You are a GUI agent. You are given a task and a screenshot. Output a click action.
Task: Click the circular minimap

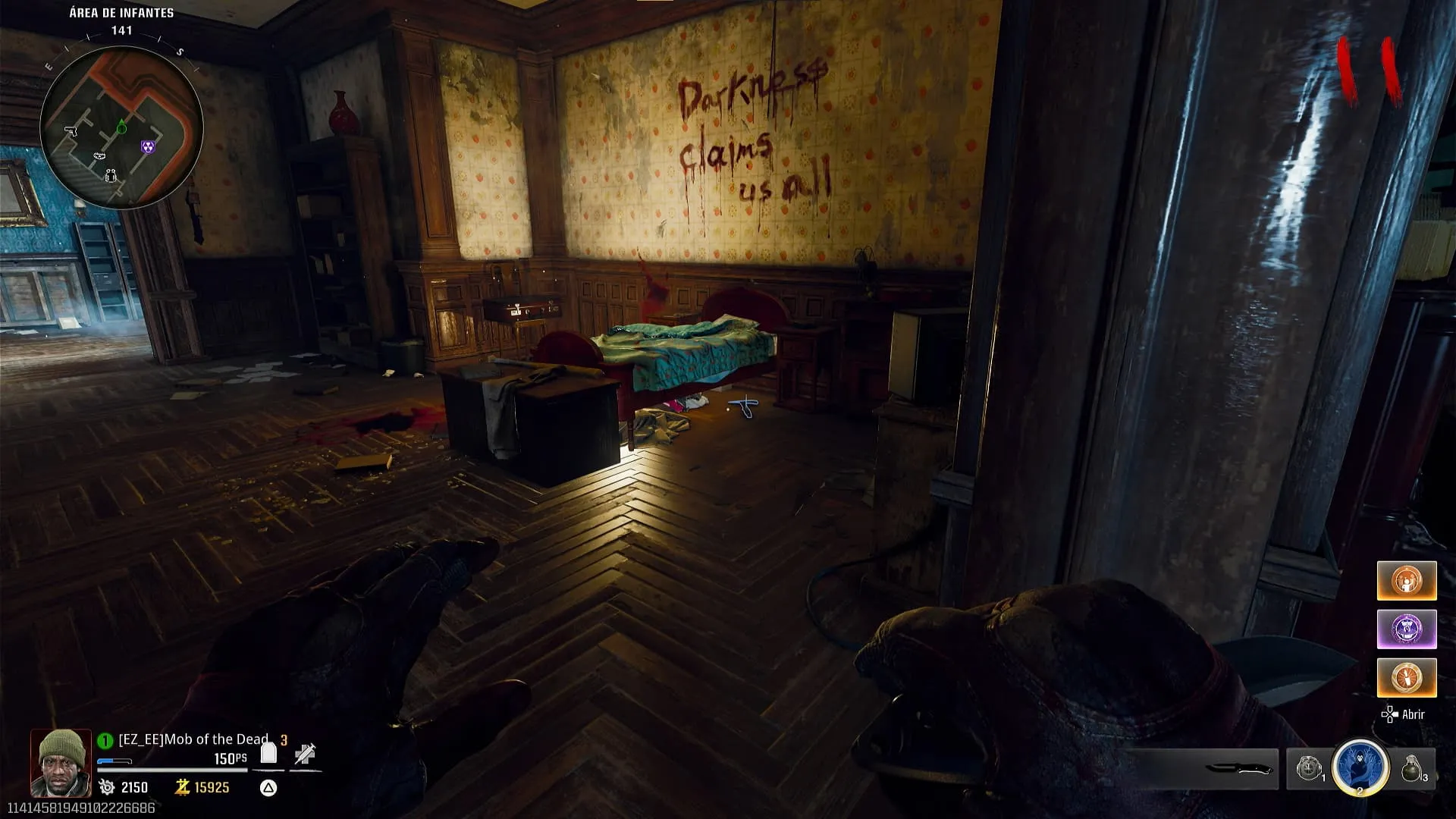pos(121,127)
